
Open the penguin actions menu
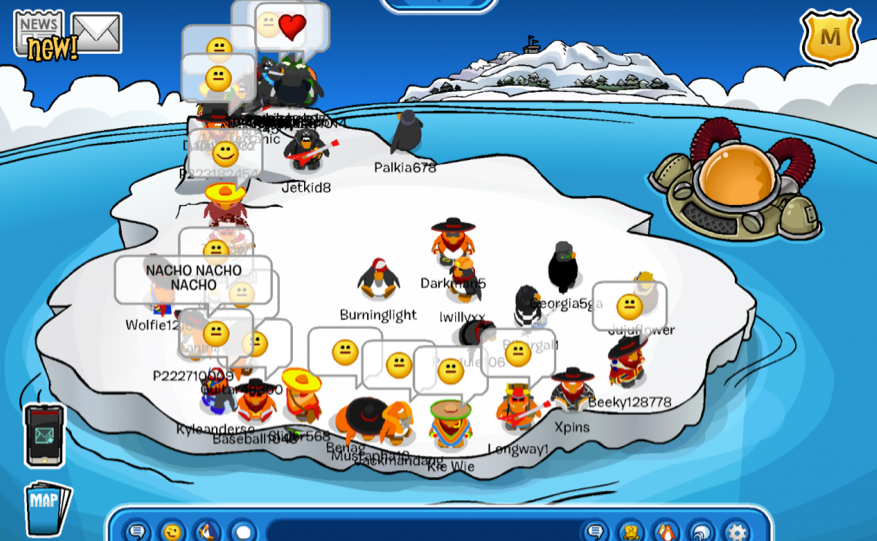(207, 531)
